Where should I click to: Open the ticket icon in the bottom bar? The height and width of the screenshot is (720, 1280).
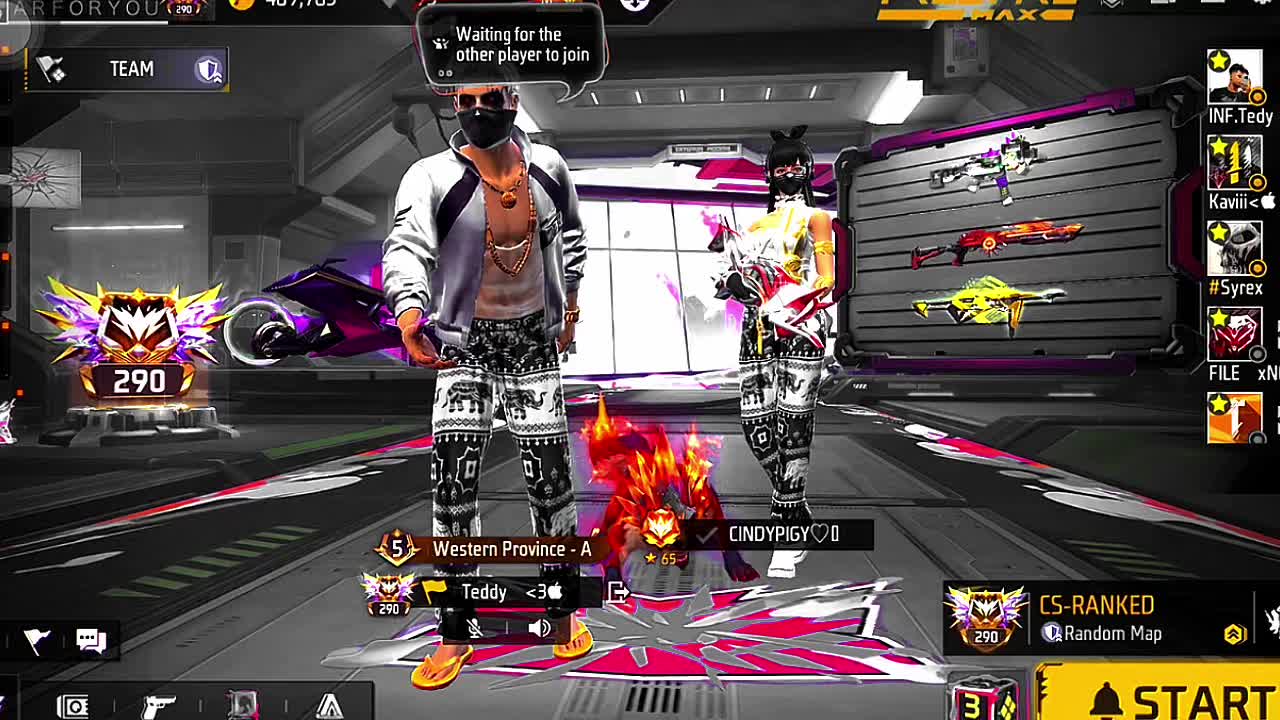tap(72, 706)
